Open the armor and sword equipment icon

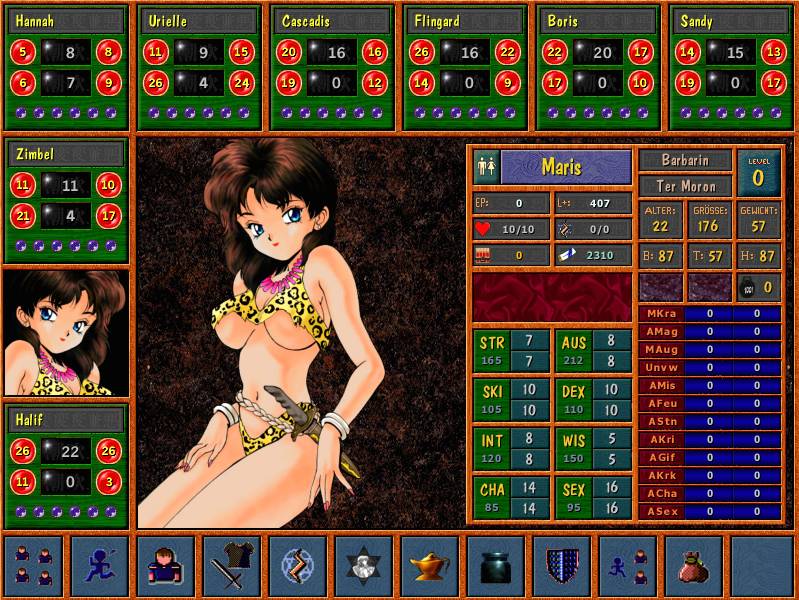coord(231,566)
